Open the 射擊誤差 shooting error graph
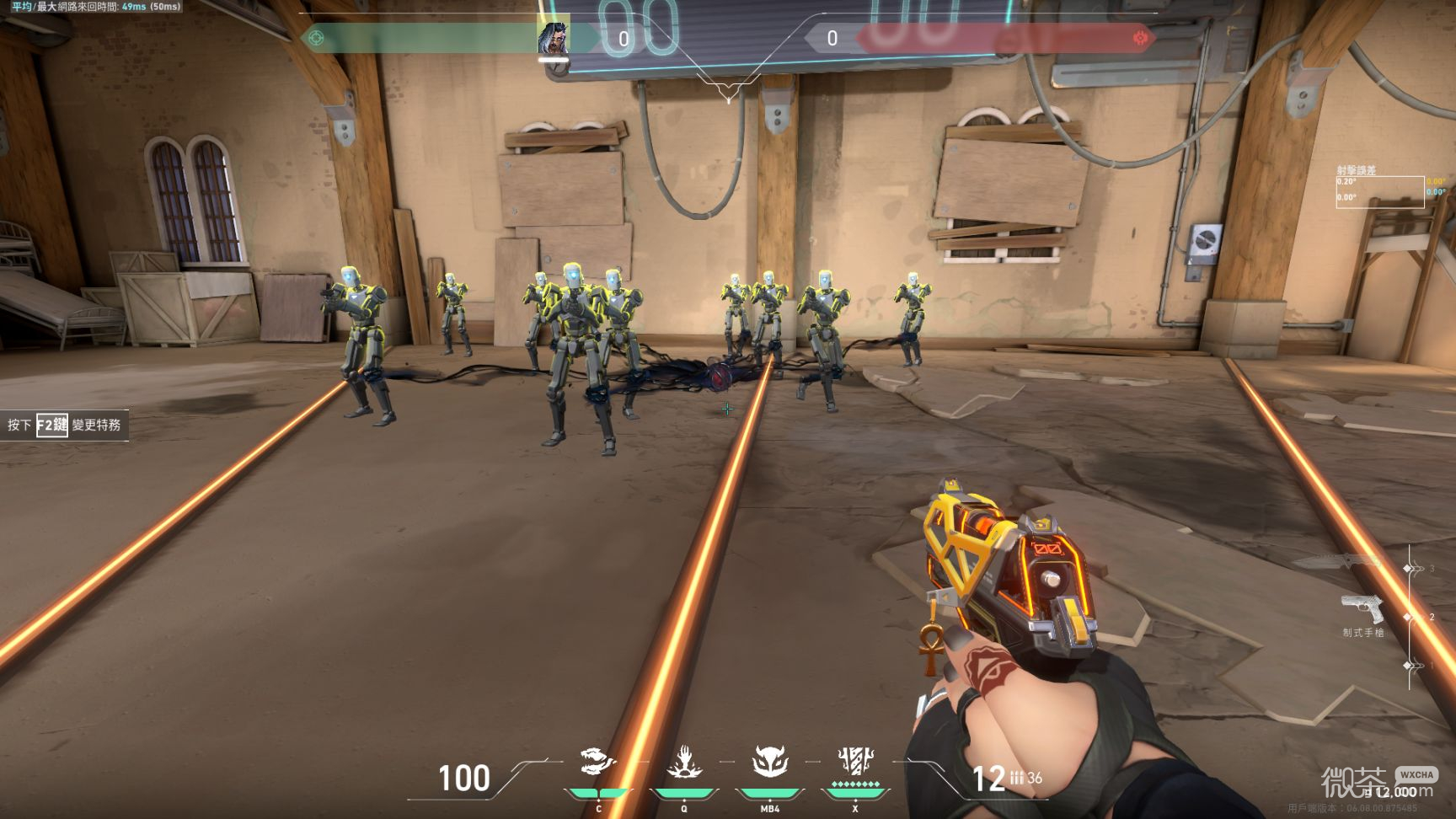This screenshot has width=1456, height=819. (1379, 192)
